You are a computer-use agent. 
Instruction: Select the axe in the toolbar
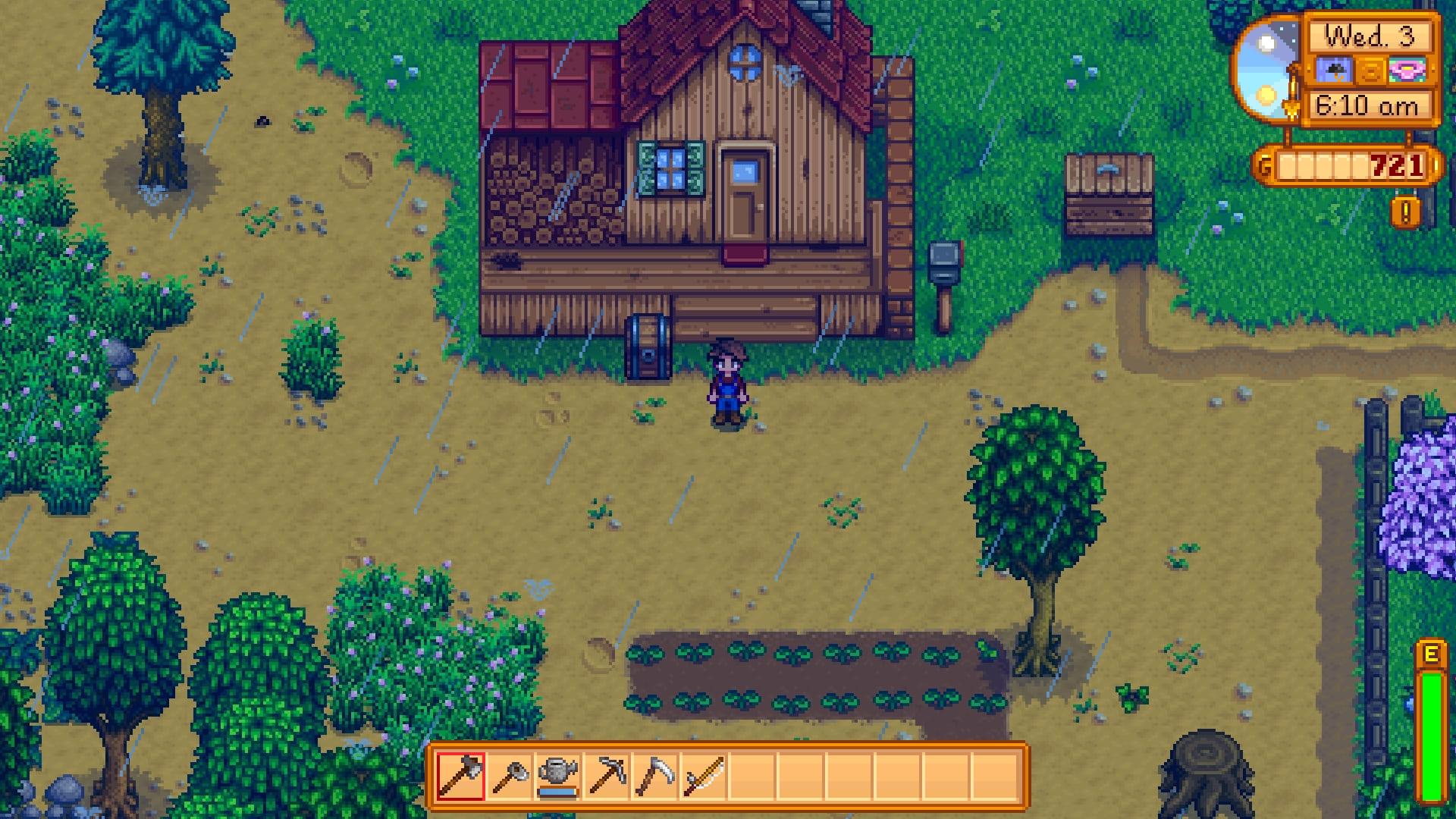coord(461,776)
